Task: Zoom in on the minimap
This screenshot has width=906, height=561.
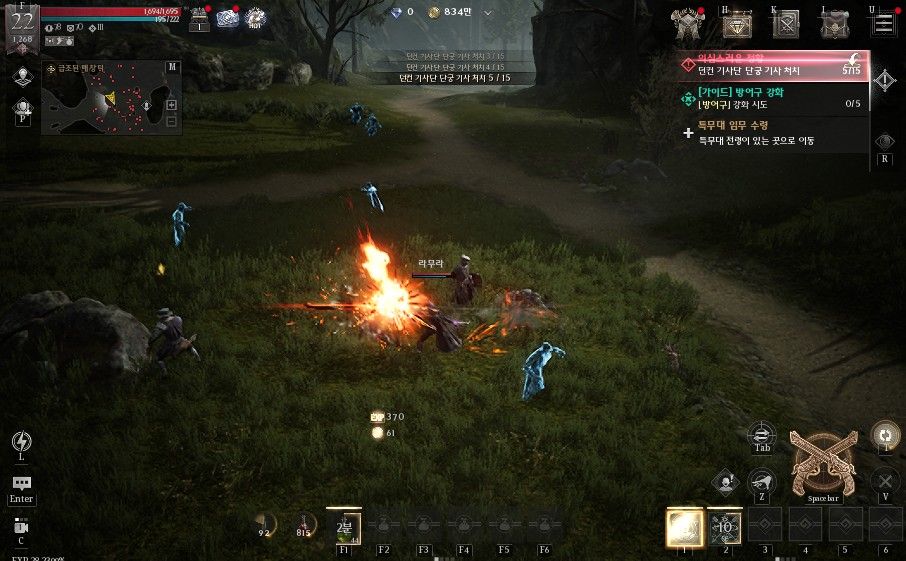Action: pos(171,105)
